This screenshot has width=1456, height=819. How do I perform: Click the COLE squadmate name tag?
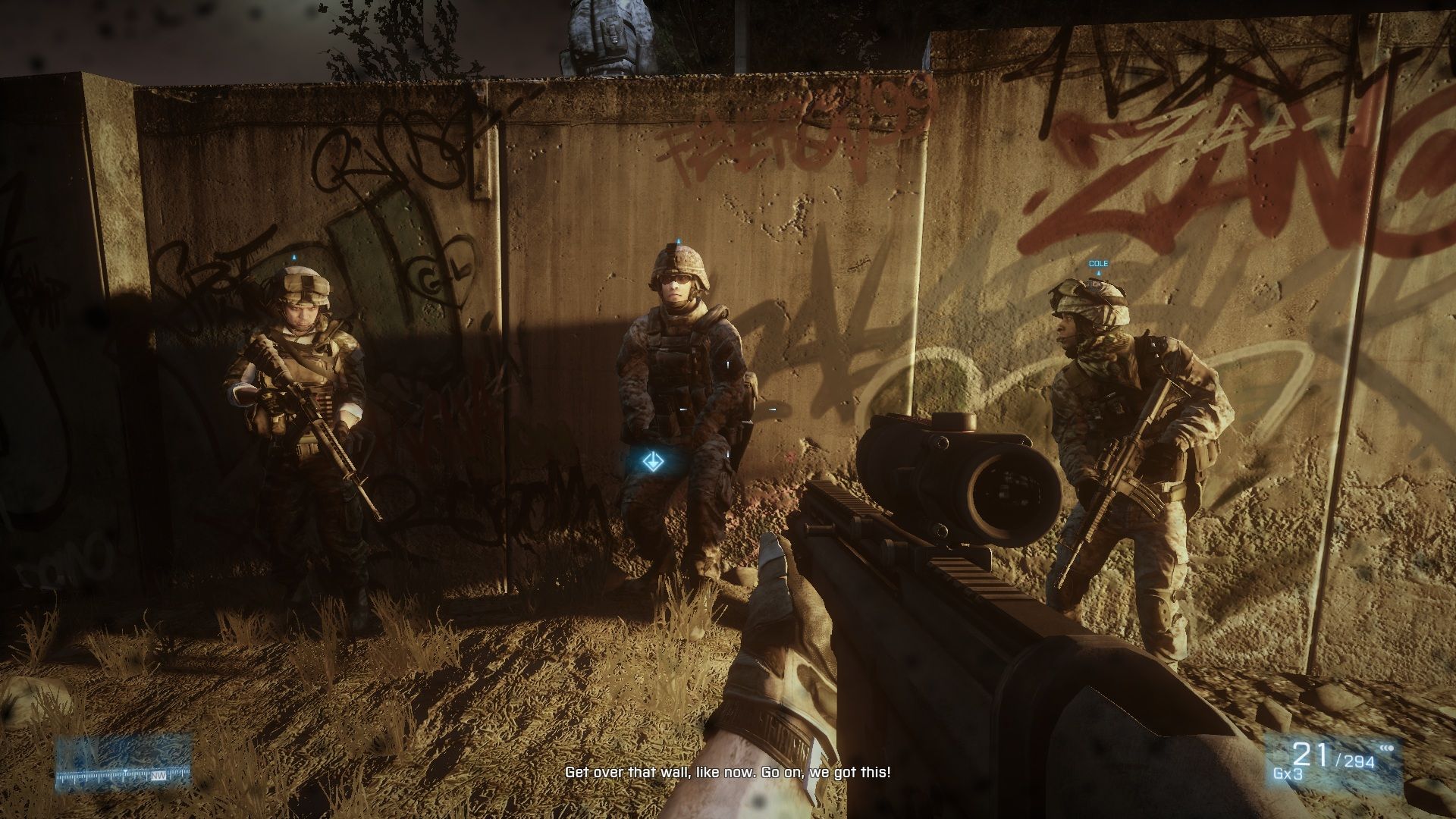point(1098,264)
